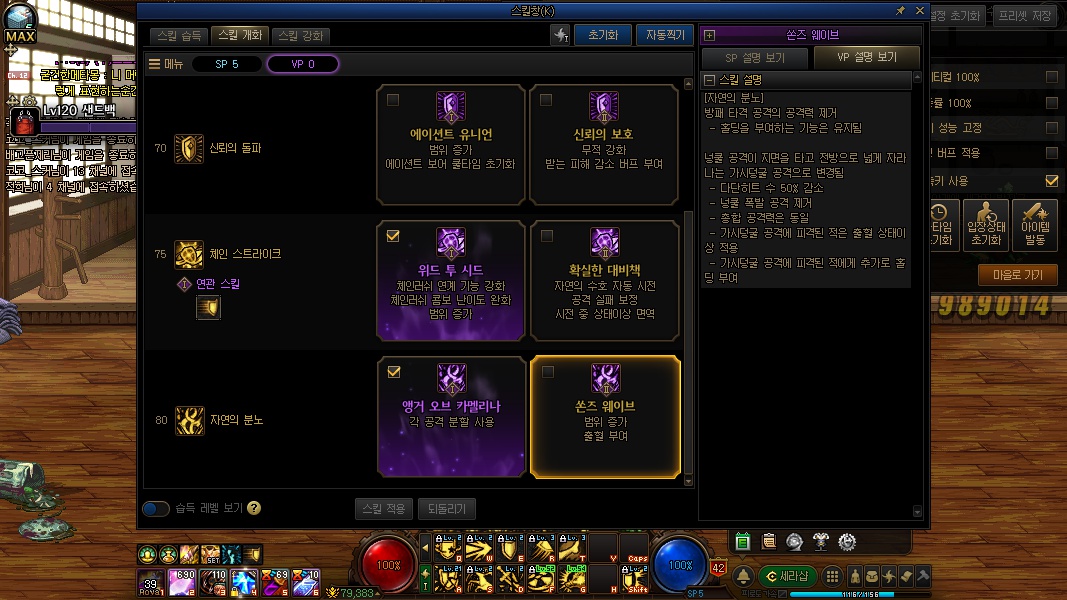This screenshot has height=600, width=1067.
Task: Toggle the 습득 레벨 보기 switch
Action: click(156, 508)
